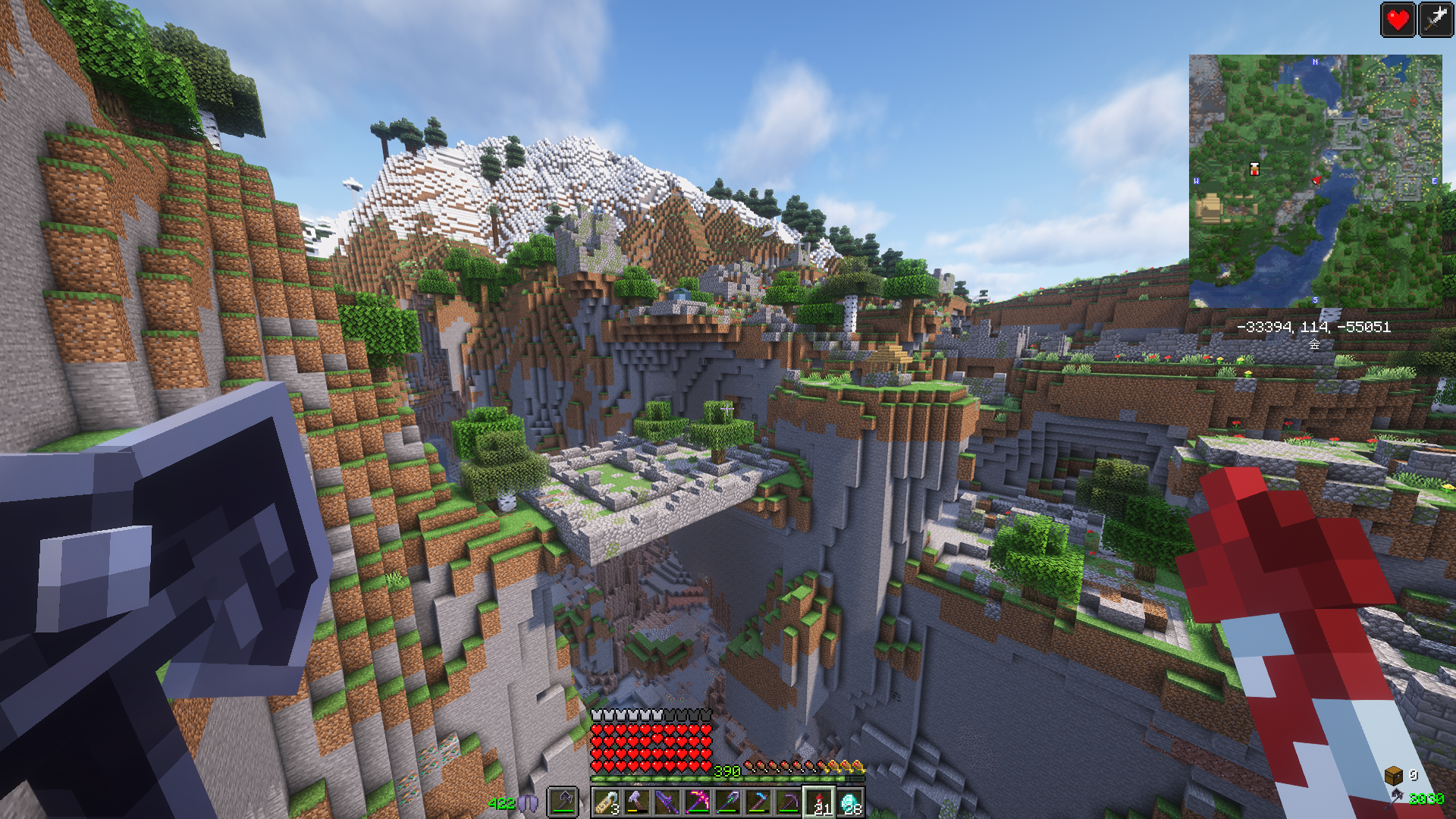Select the diamond stack hotbar slot
Viewport: 1456px width, 819px height.
click(850, 802)
